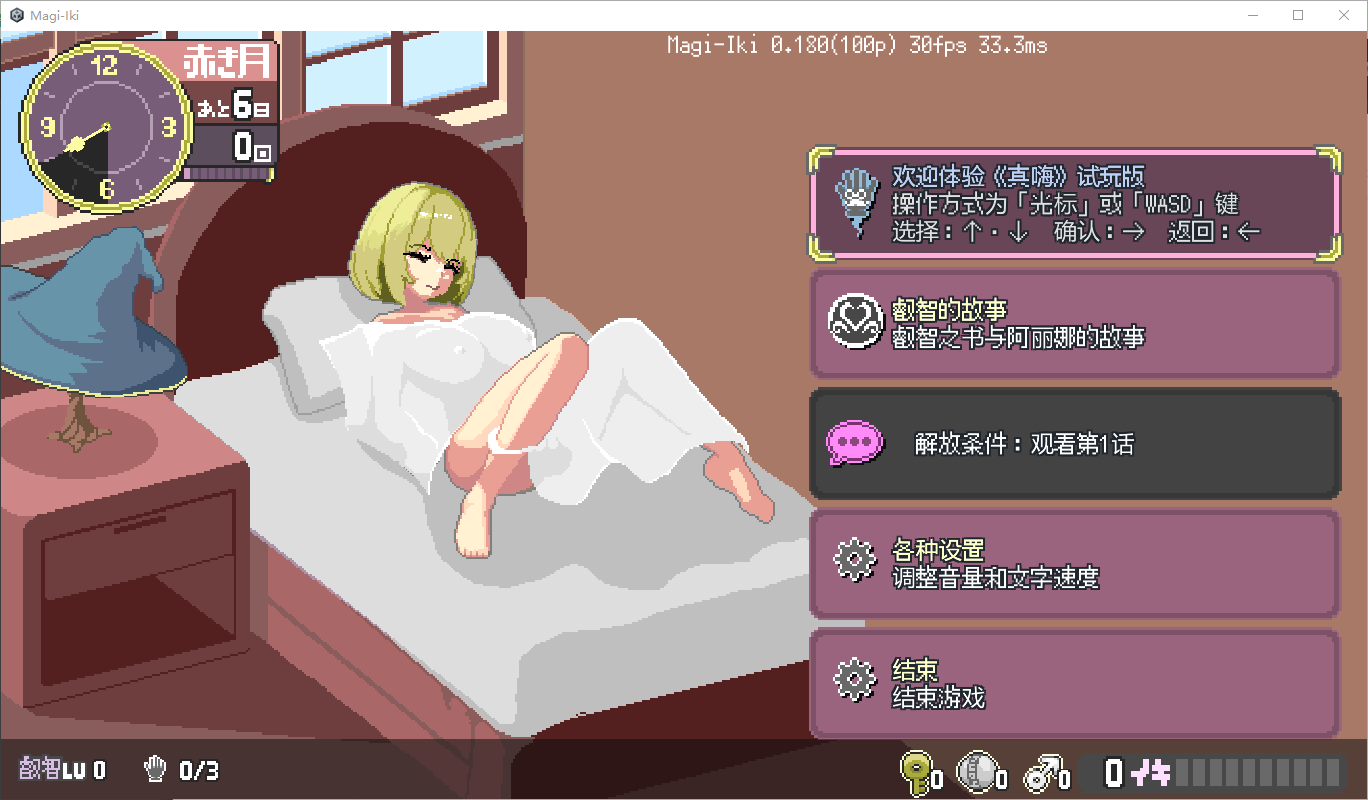
Task: Open the 叡智的故事 story menu
Action: point(1073,324)
